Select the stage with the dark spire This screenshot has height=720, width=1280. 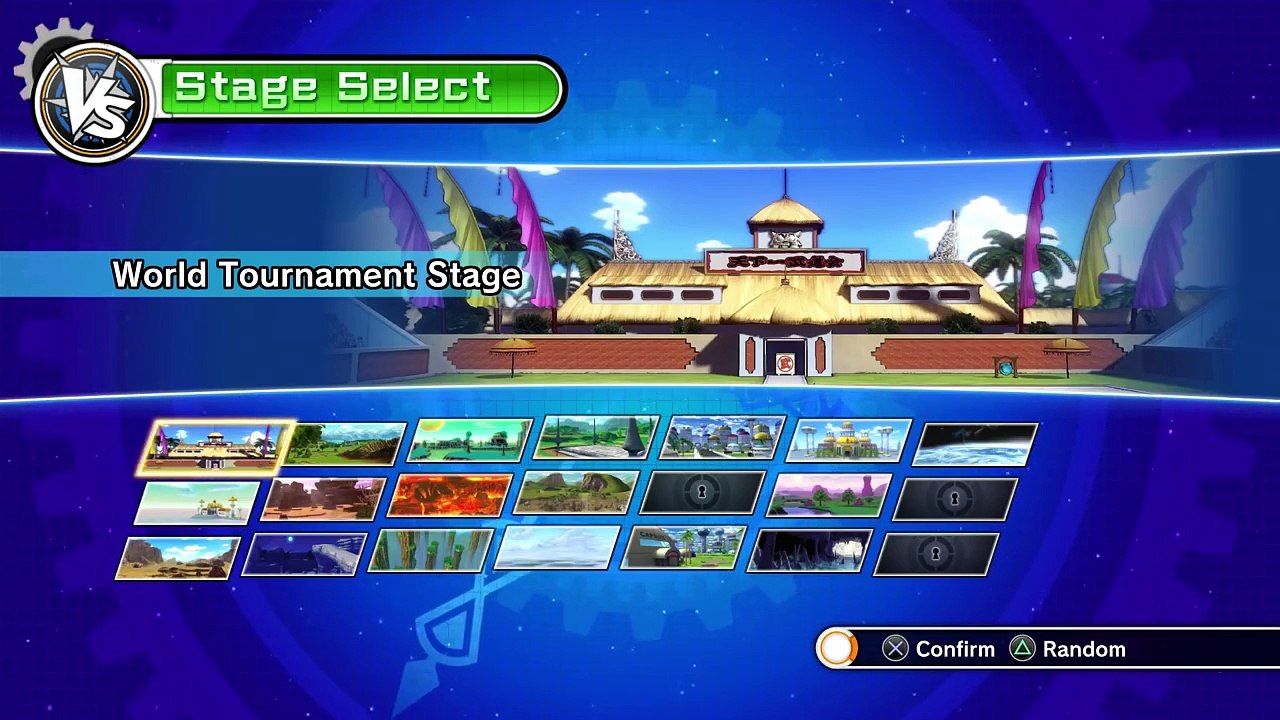(x=597, y=439)
